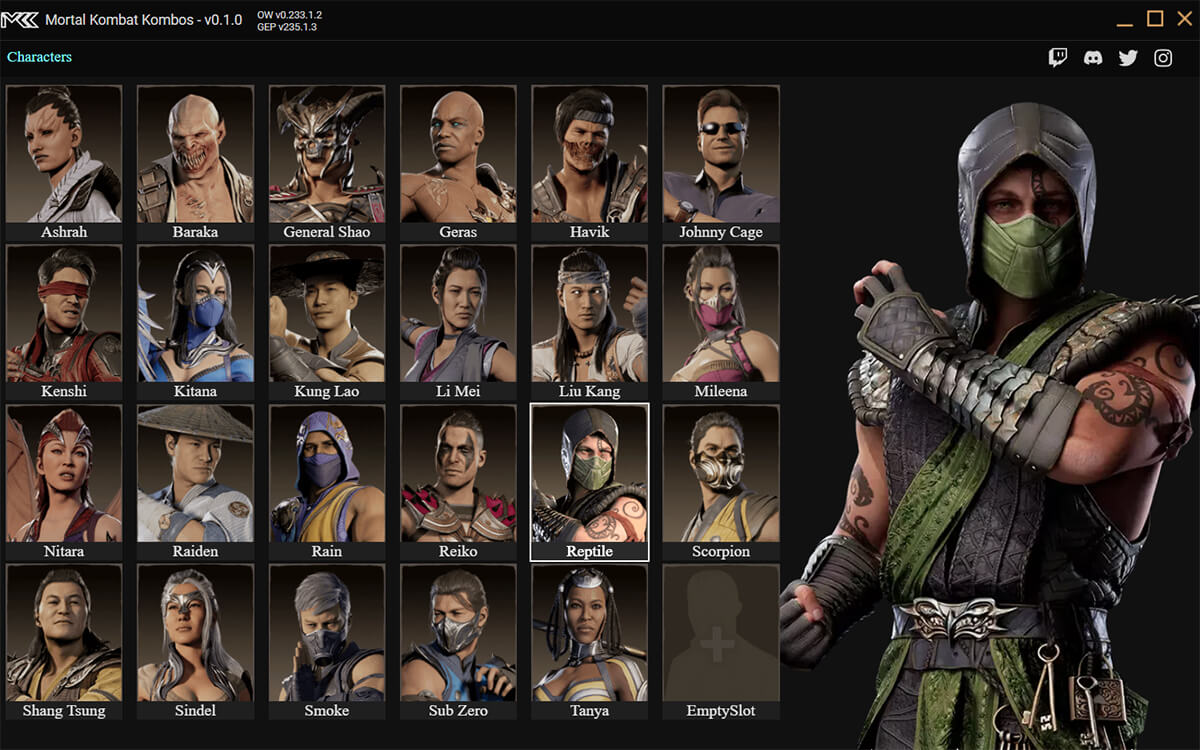Choose Baraka from the character grid
This screenshot has width=1200, height=750.
tap(195, 162)
